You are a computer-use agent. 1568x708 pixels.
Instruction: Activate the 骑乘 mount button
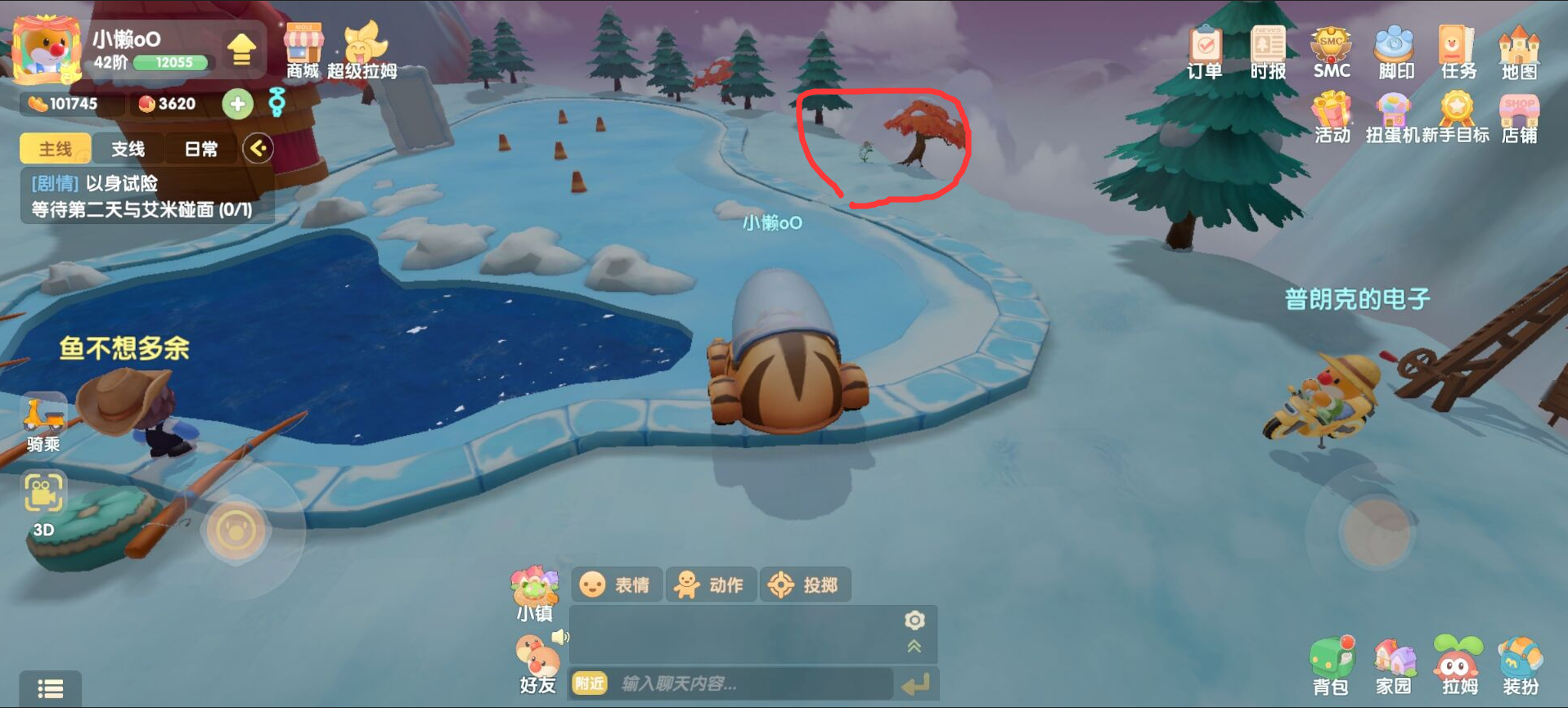[43, 423]
